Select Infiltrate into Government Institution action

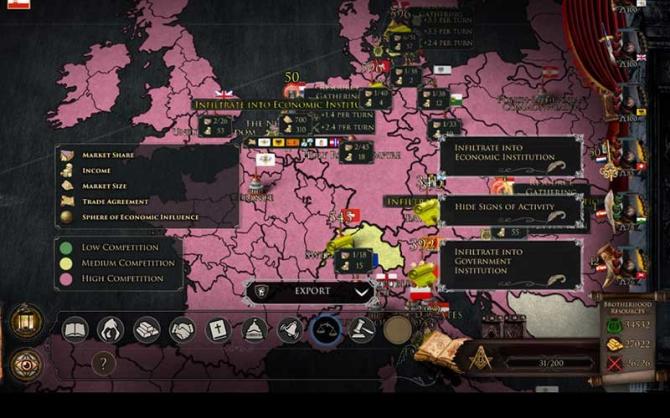pos(510,264)
